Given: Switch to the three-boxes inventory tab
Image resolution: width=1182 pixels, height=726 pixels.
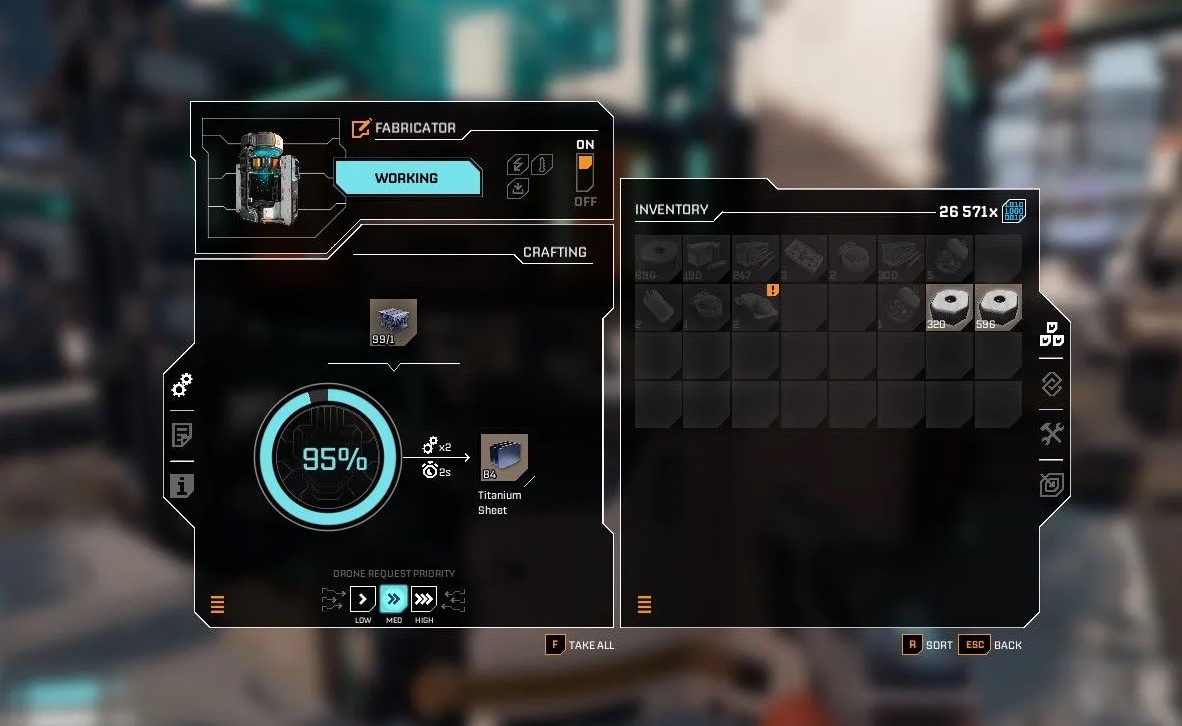Looking at the screenshot, I should click(1051, 333).
